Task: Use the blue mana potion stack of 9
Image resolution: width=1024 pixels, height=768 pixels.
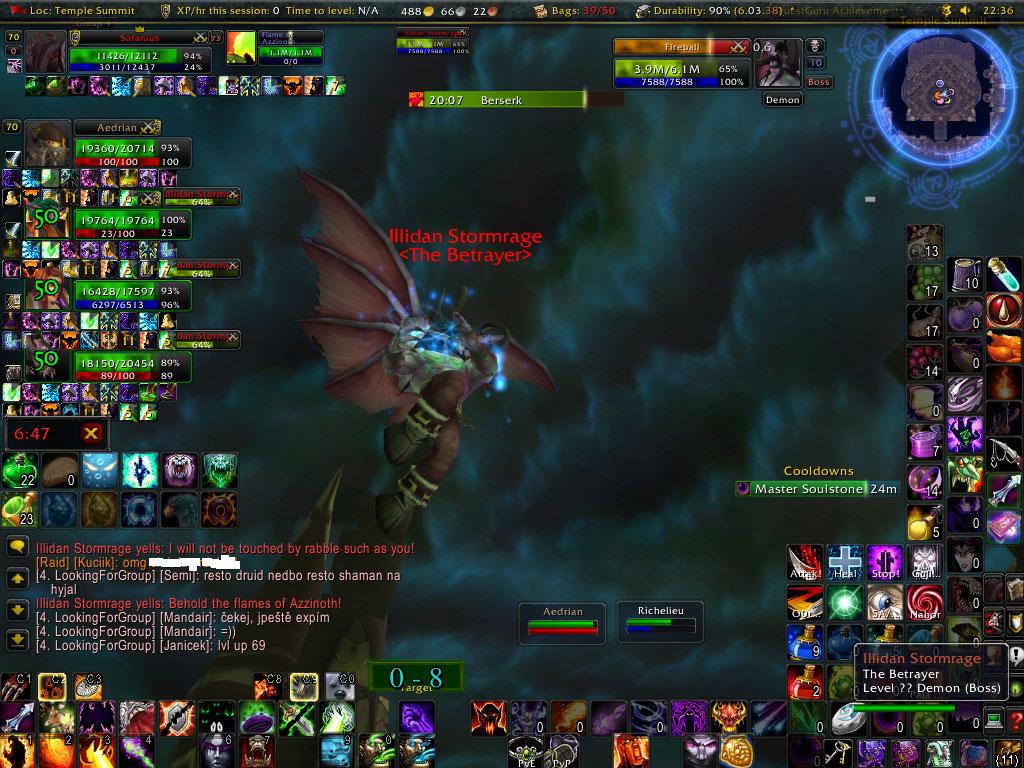Action: (x=805, y=642)
